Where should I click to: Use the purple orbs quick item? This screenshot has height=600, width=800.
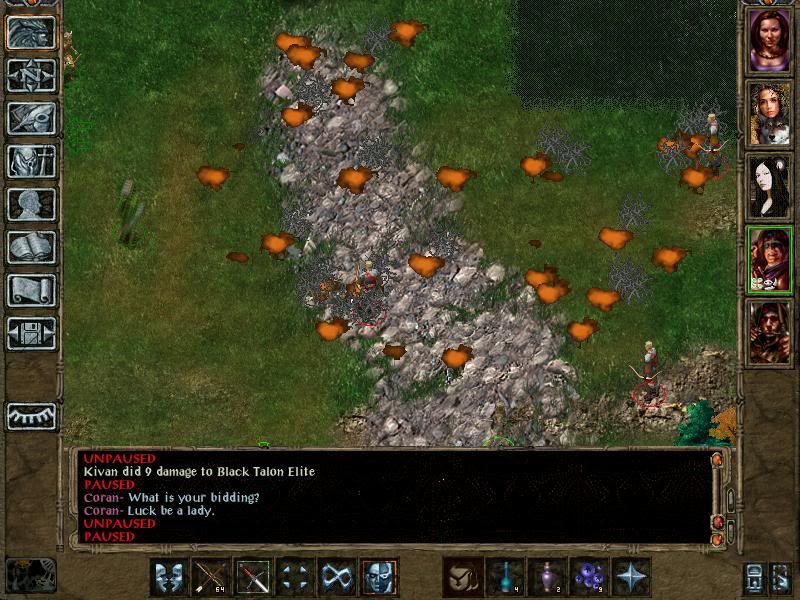click(x=589, y=577)
